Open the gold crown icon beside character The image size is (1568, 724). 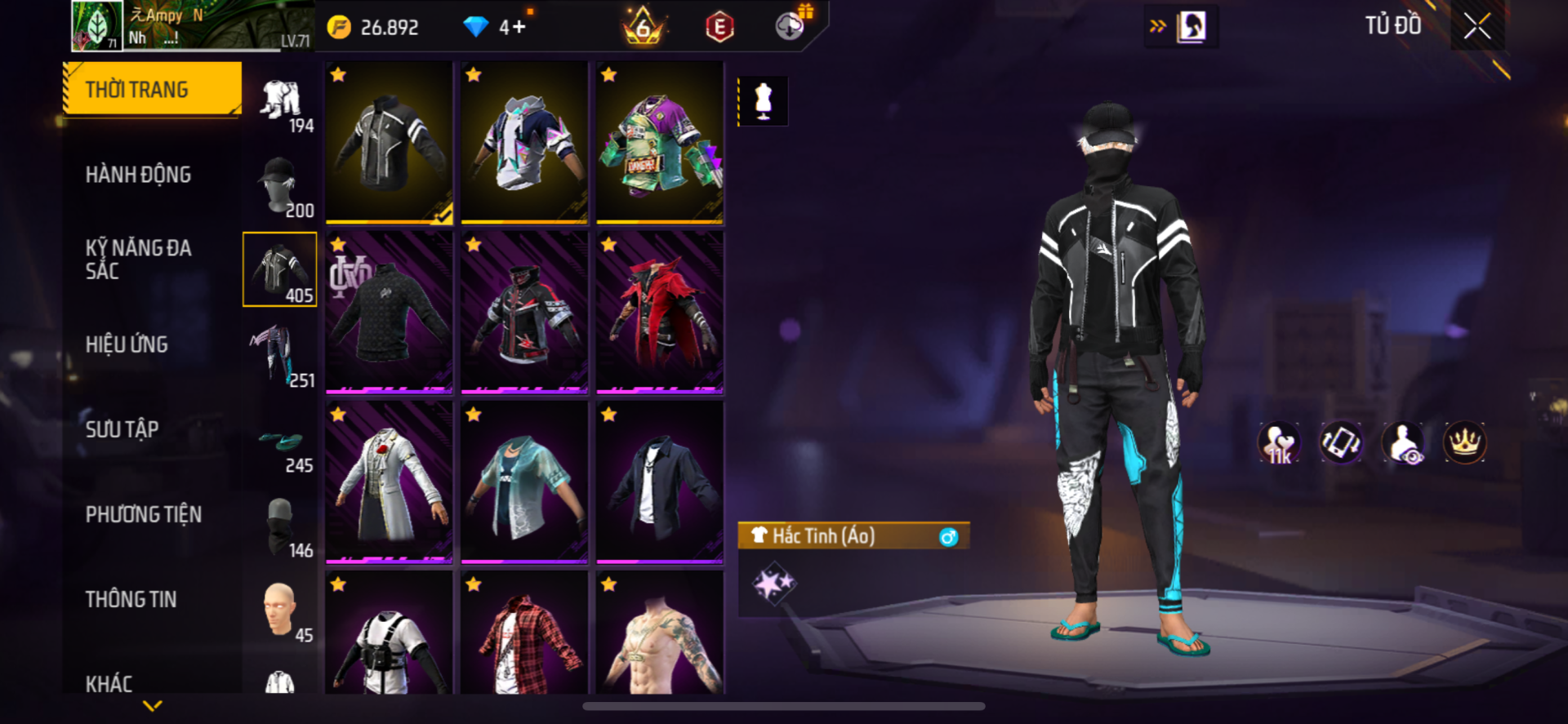click(1464, 443)
